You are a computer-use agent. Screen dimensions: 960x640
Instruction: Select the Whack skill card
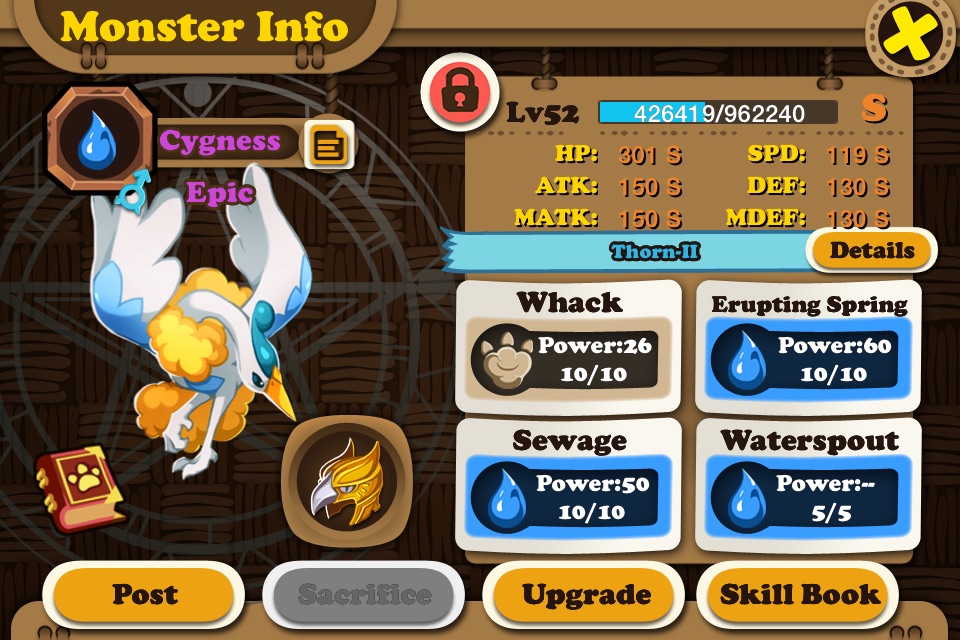[x=568, y=346]
